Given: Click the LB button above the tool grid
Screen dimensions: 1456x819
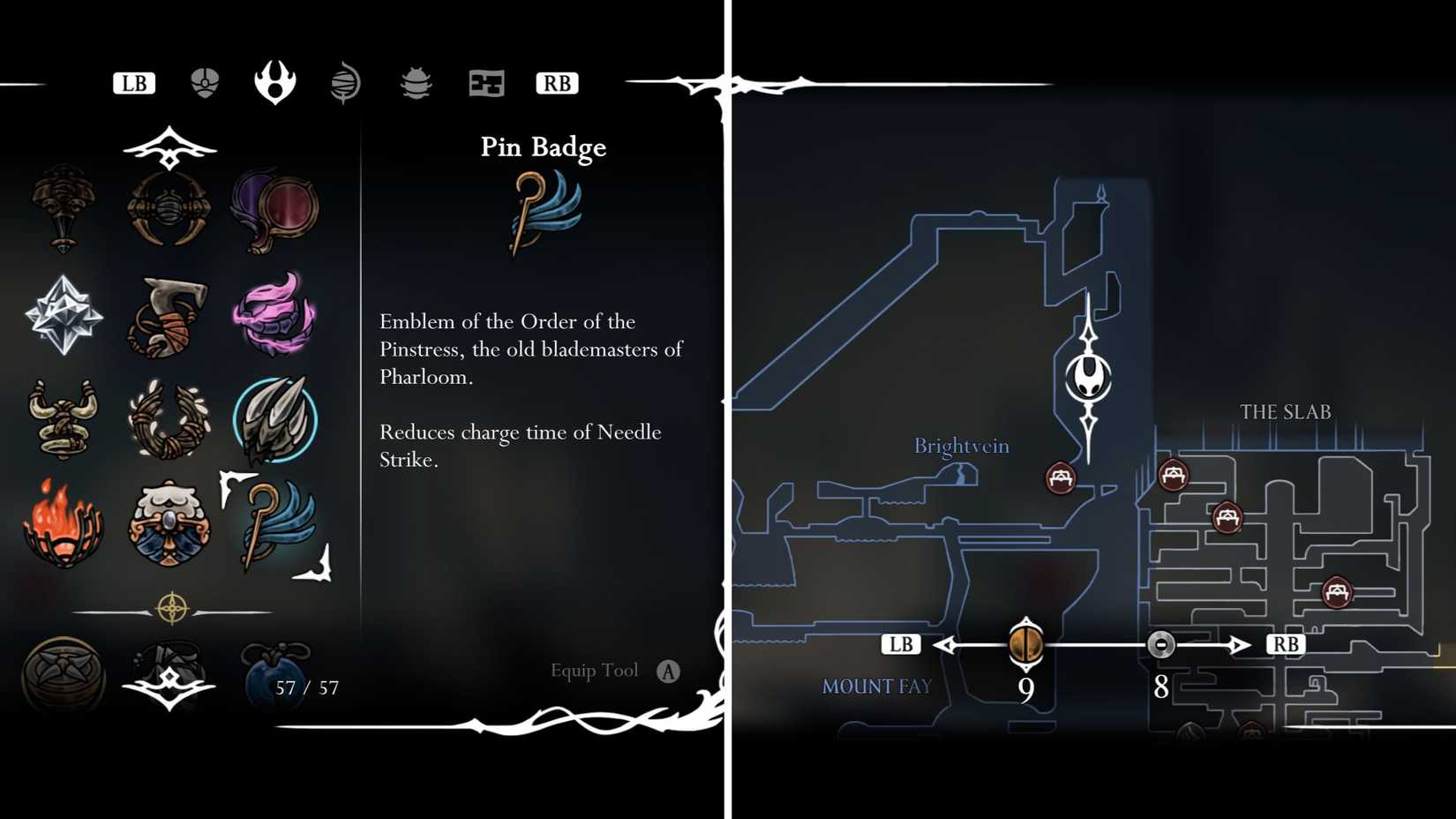Looking at the screenshot, I should [x=132, y=83].
